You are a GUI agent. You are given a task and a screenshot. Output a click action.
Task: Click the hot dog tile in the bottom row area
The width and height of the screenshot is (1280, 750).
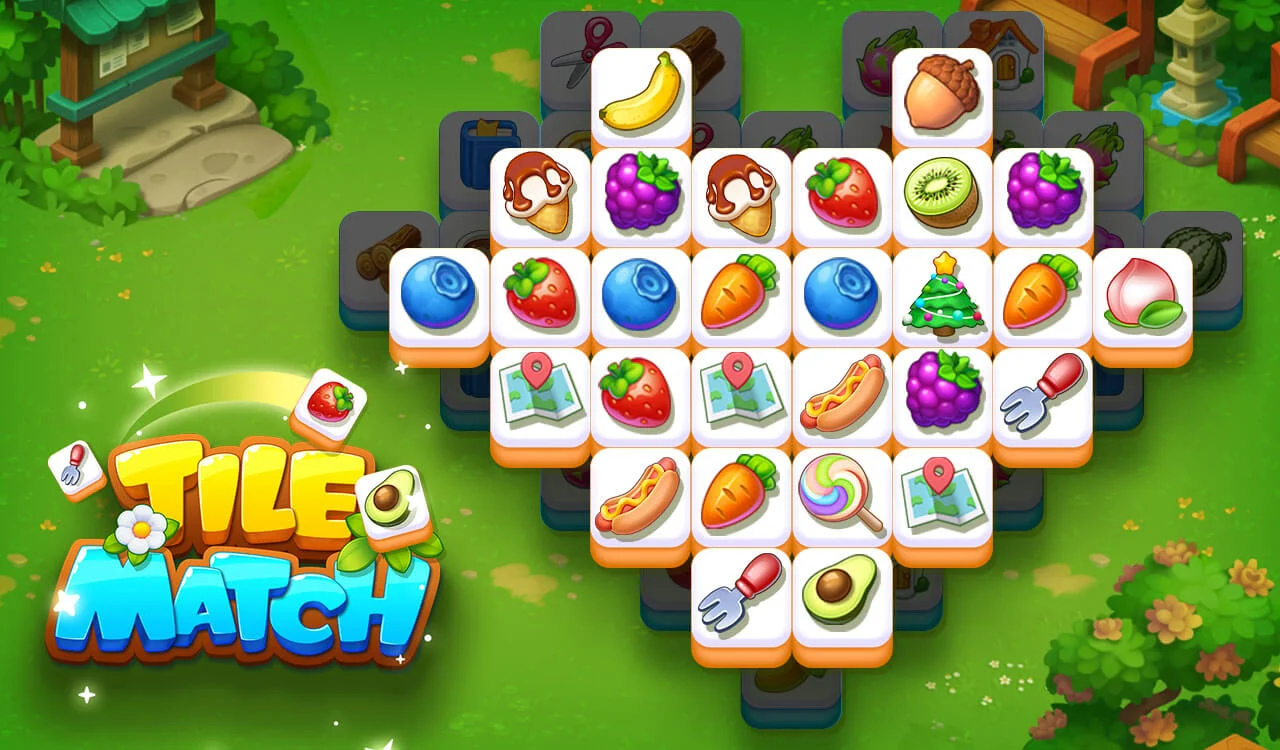coord(640,493)
